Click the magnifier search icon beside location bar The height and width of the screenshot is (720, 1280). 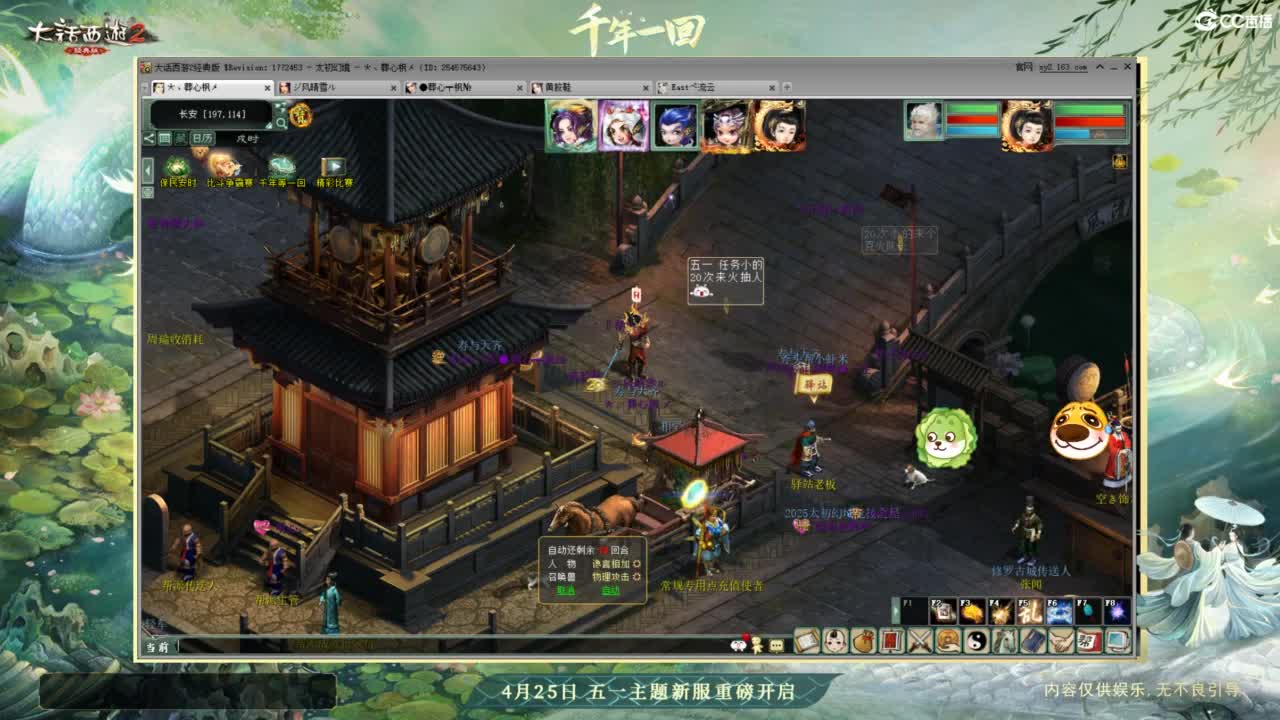282,122
